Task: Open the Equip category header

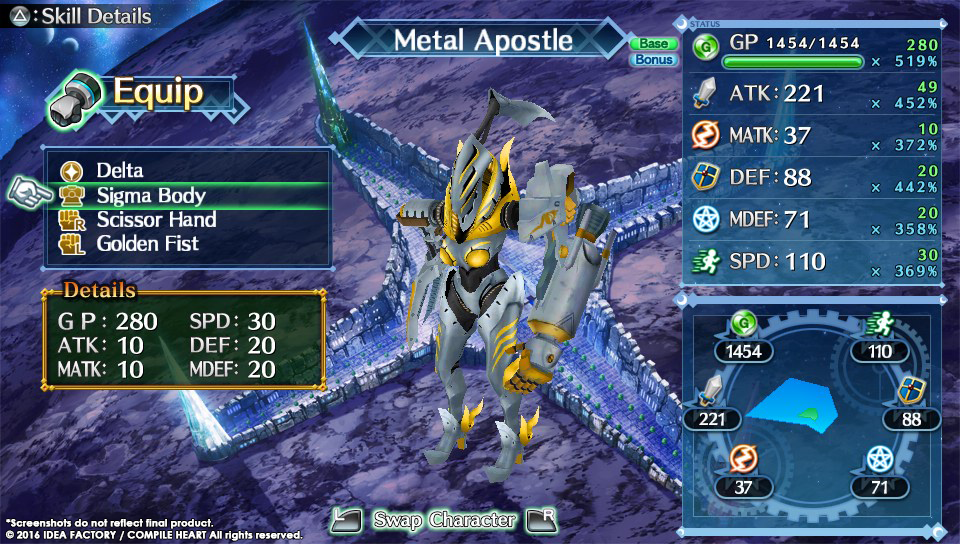Action: pyautogui.click(x=142, y=94)
